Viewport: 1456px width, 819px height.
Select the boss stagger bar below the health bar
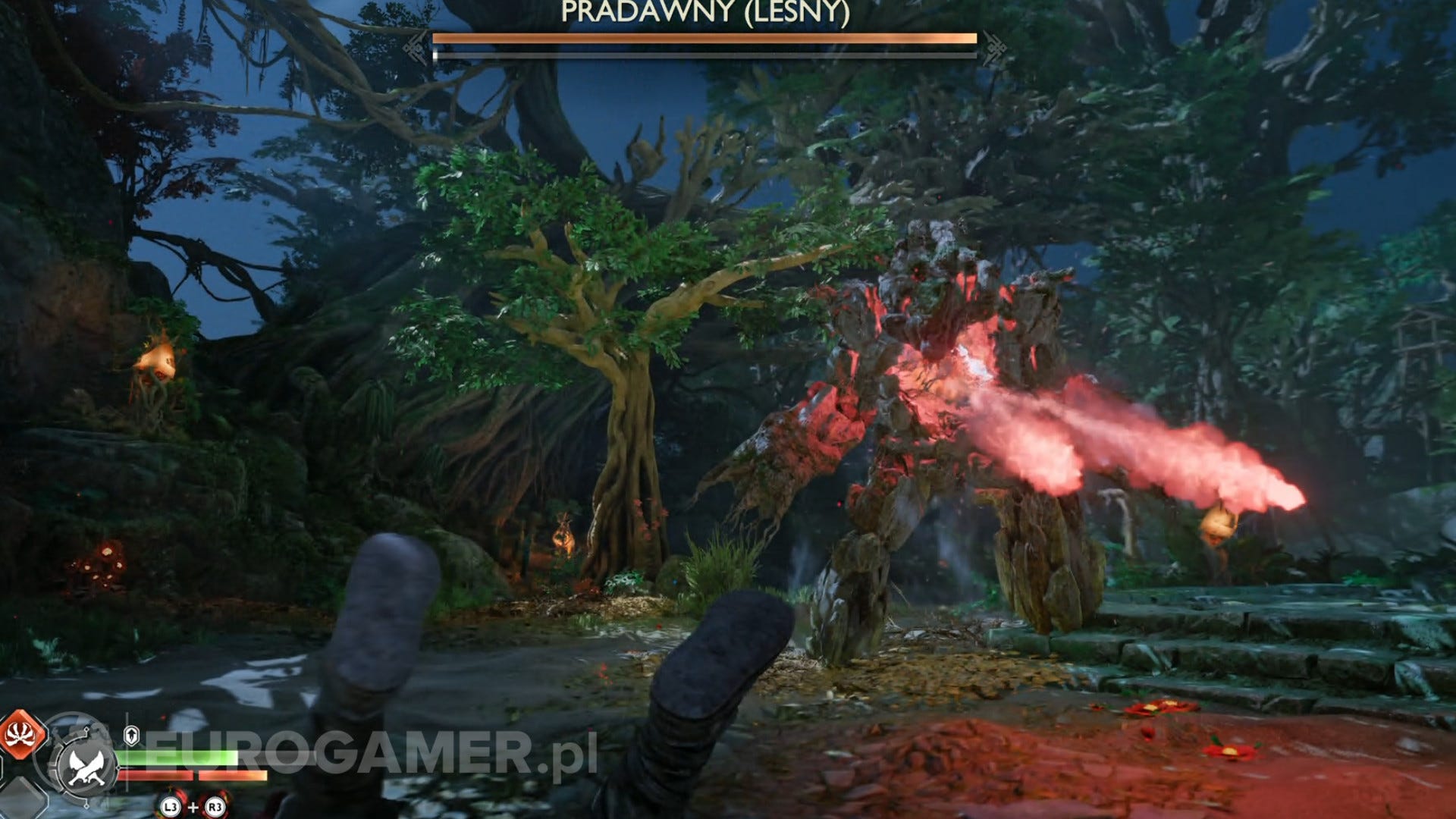(705, 54)
